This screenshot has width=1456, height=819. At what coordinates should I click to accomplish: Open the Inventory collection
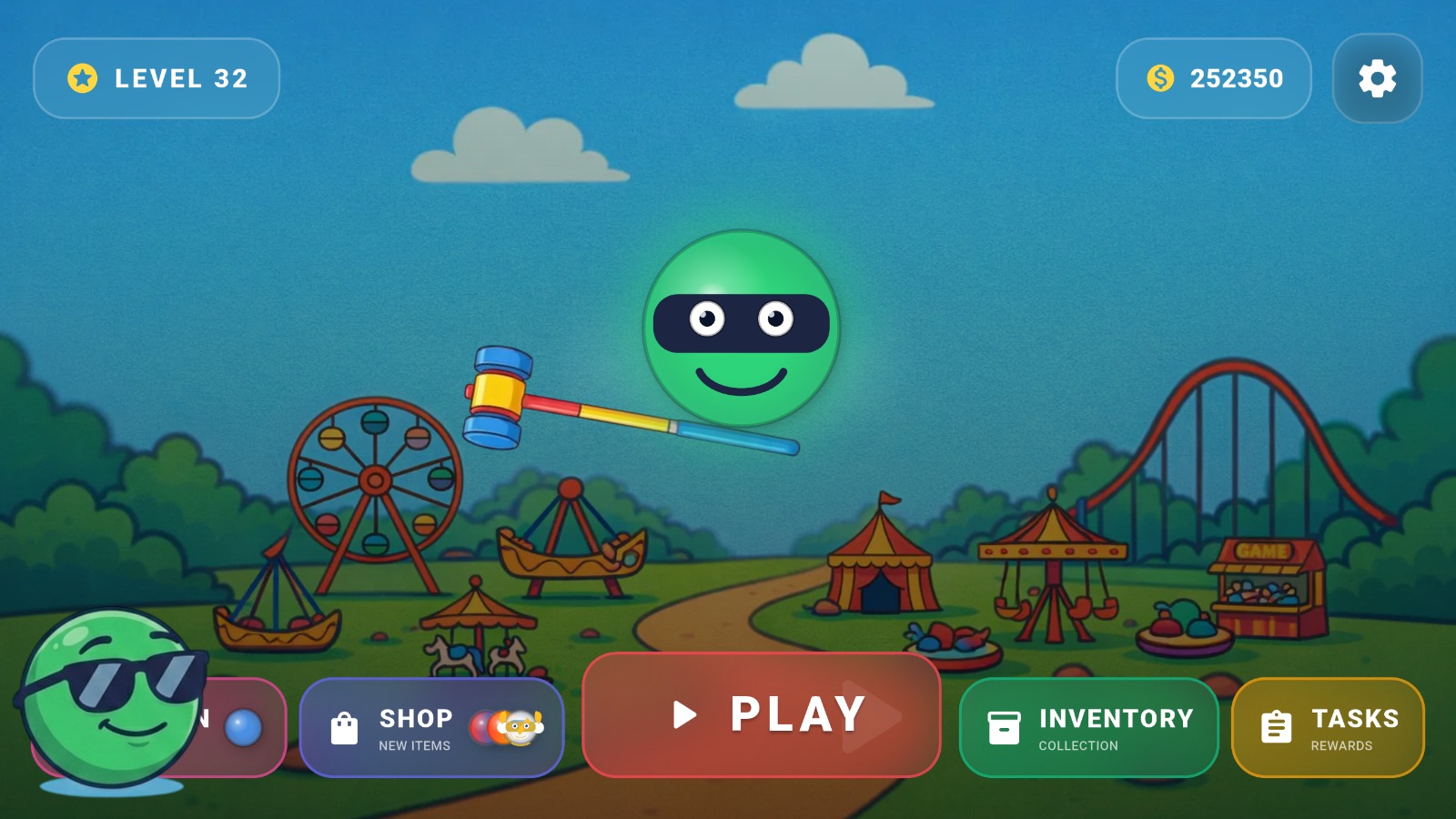pos(1087,728)
